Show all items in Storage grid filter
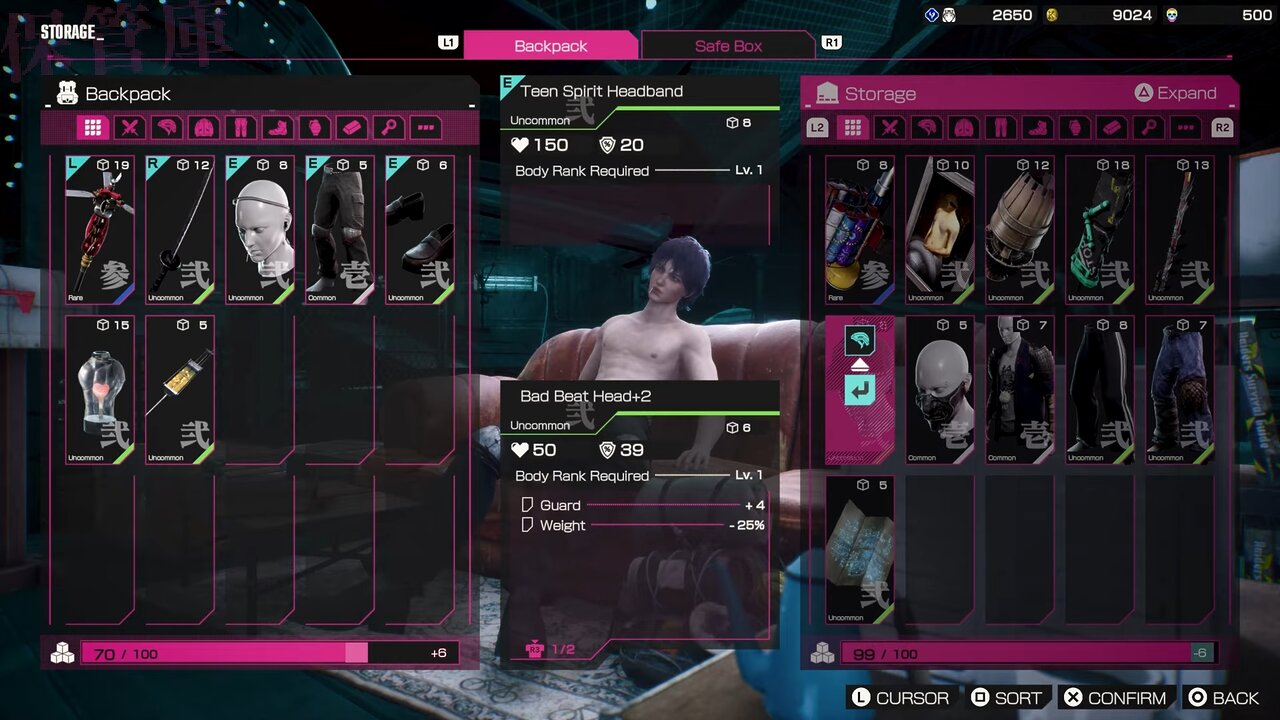The image size is (1280, 720). tap(852, 128)
